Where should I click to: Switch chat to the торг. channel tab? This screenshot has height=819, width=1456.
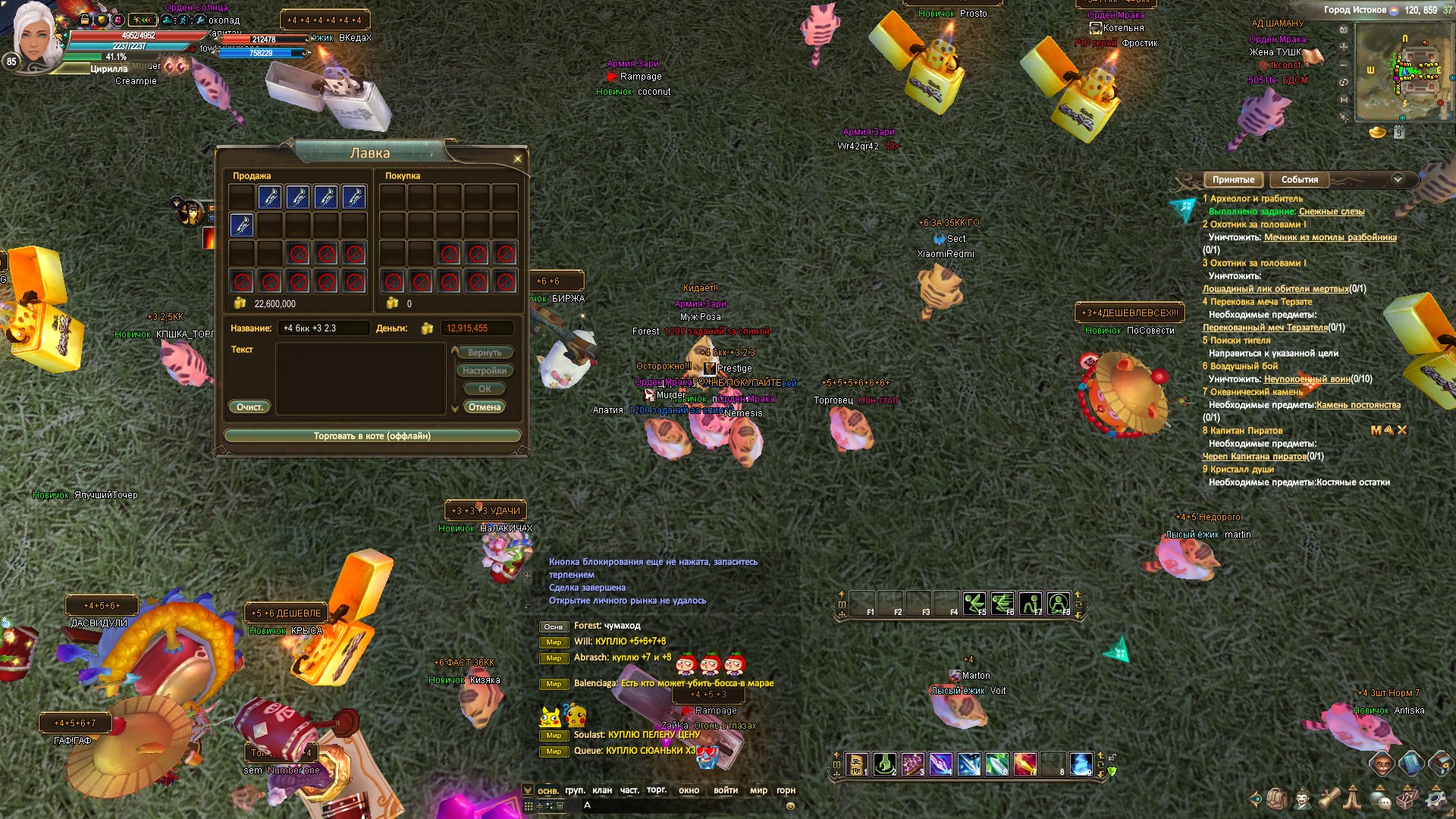pyautogui.click(x=657, y=790)
